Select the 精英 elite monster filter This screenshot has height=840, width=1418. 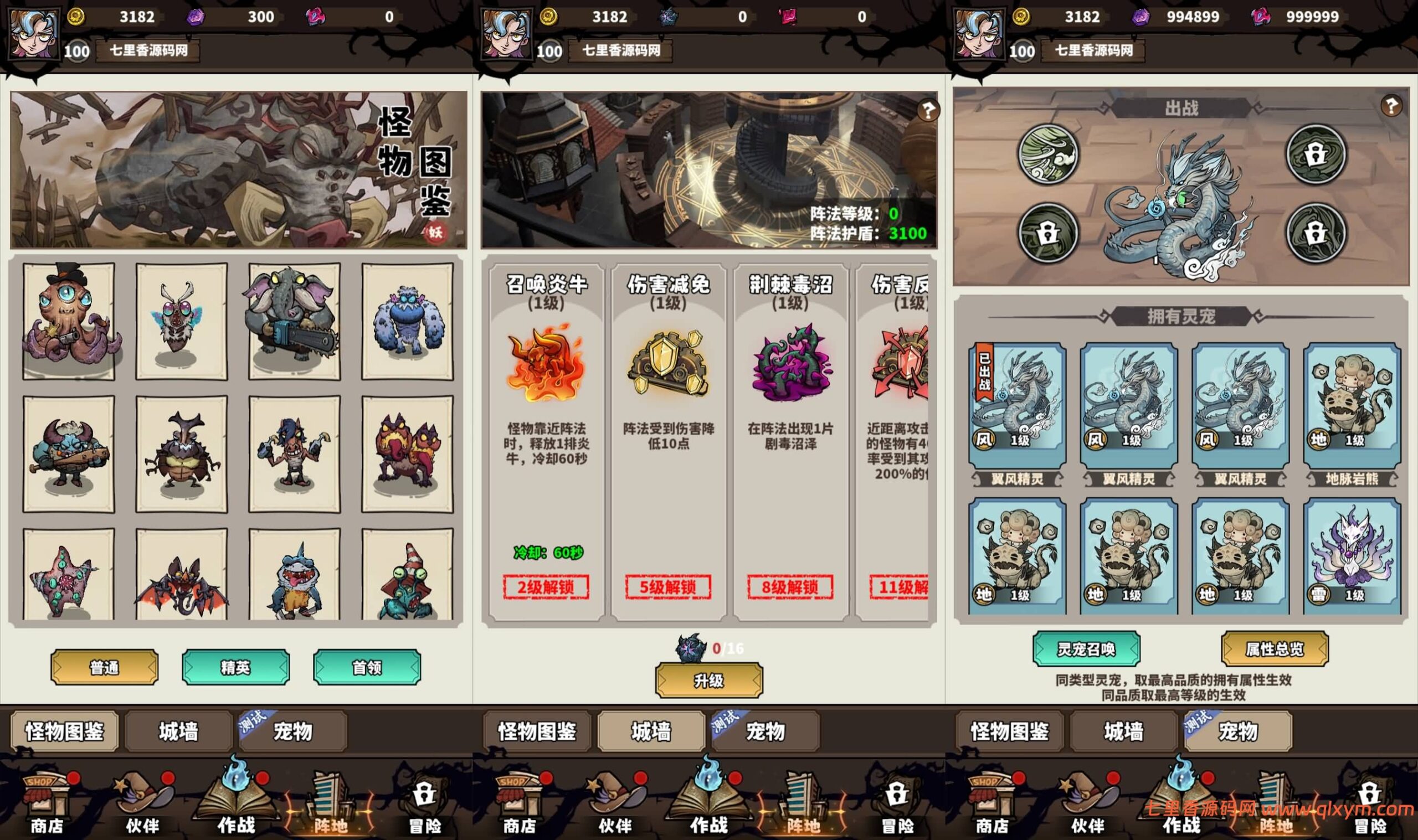[235, 668]
